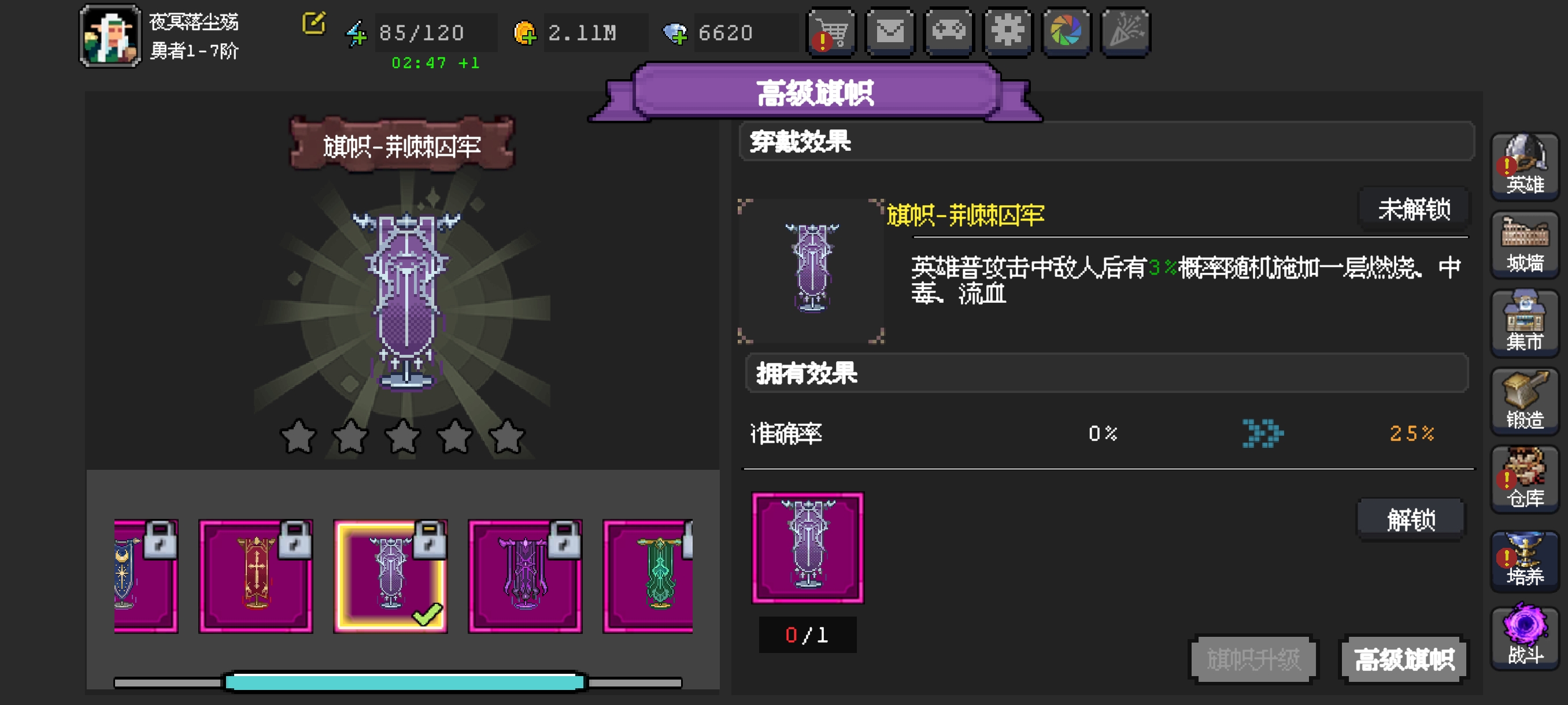Image resolution: width=1568 pixels, height=705 pixels.
Task: Open the 集市 market panel
Action: click(1524, 322)
